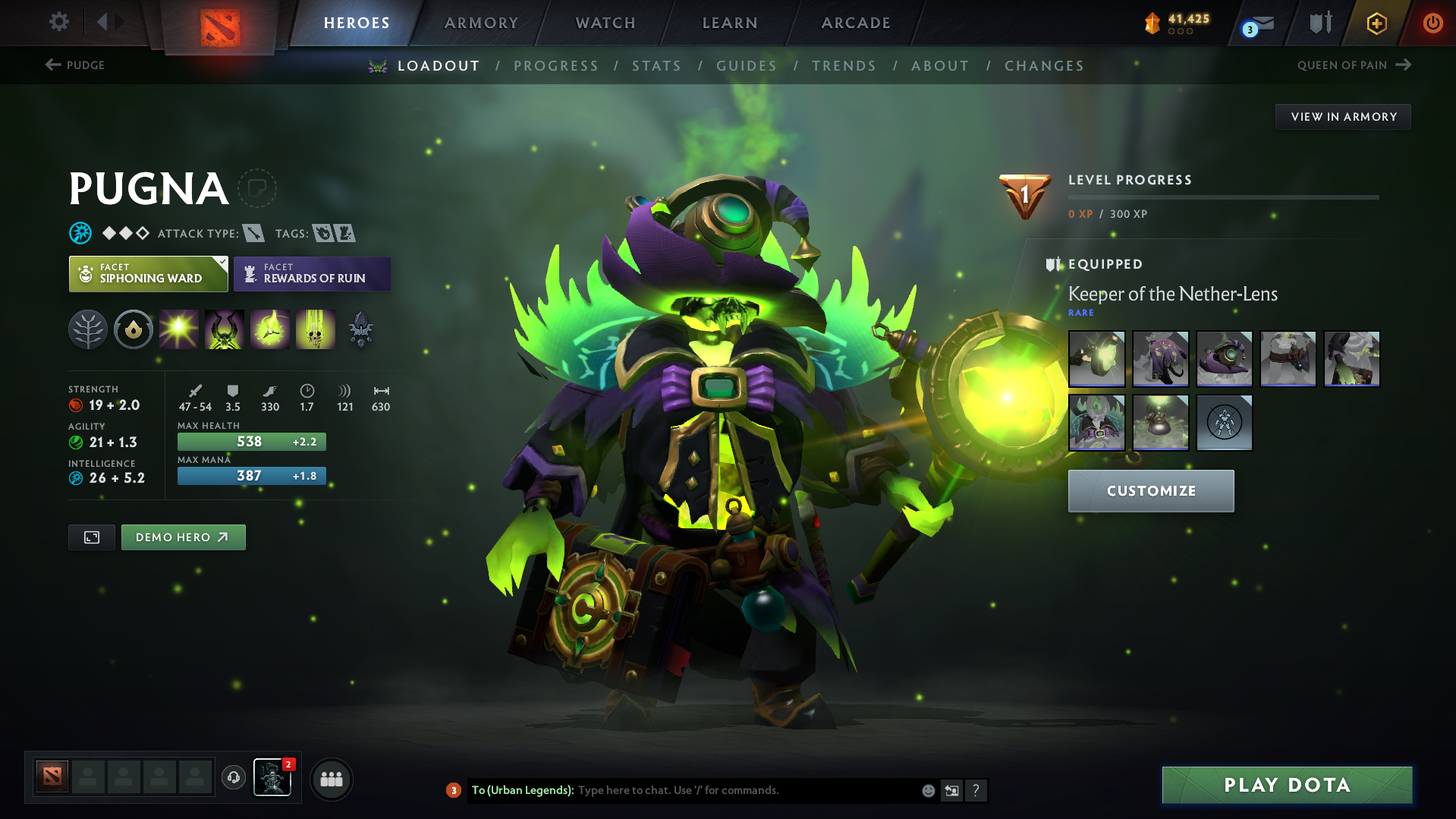Open the Dota 2 logo home icon
This screenshot has height=819, width=1456.
220,24
